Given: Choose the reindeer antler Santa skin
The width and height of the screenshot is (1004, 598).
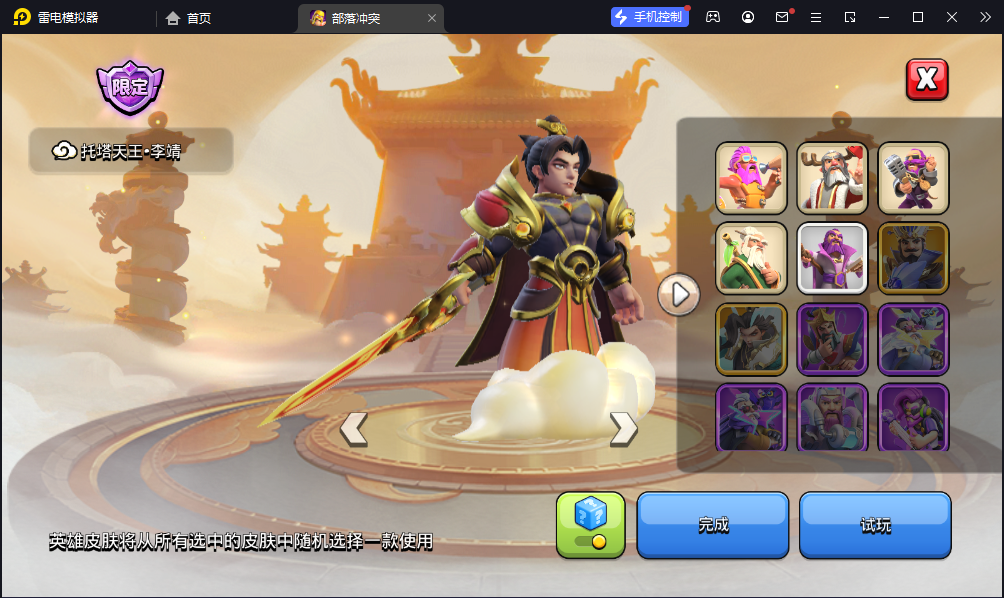Looking at the screenshot, I should 832,178.
